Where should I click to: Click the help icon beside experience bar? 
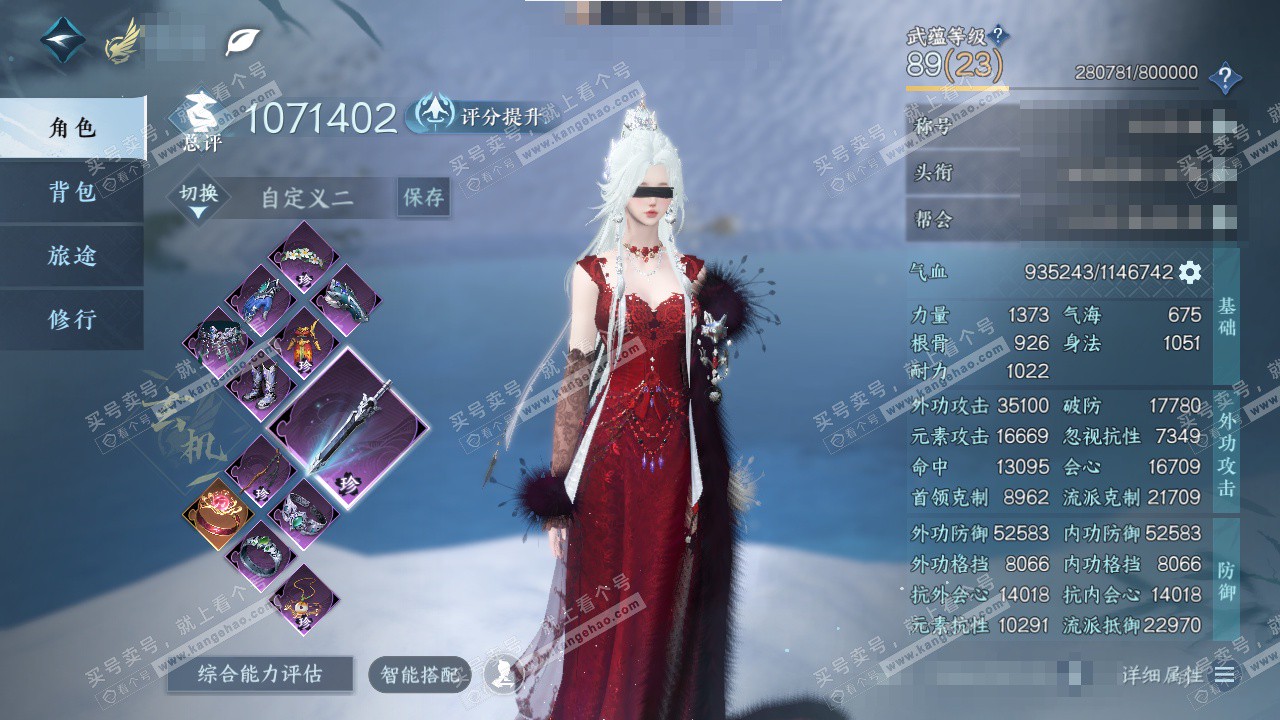pos(1225,78)
